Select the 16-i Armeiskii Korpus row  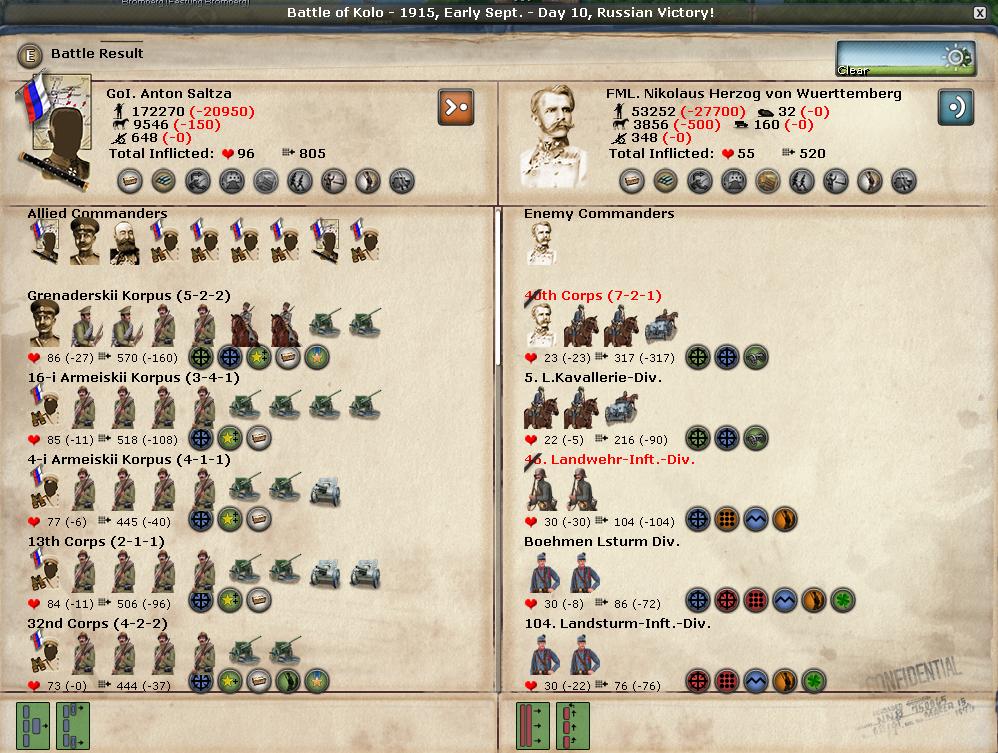[x=133, y=378]
